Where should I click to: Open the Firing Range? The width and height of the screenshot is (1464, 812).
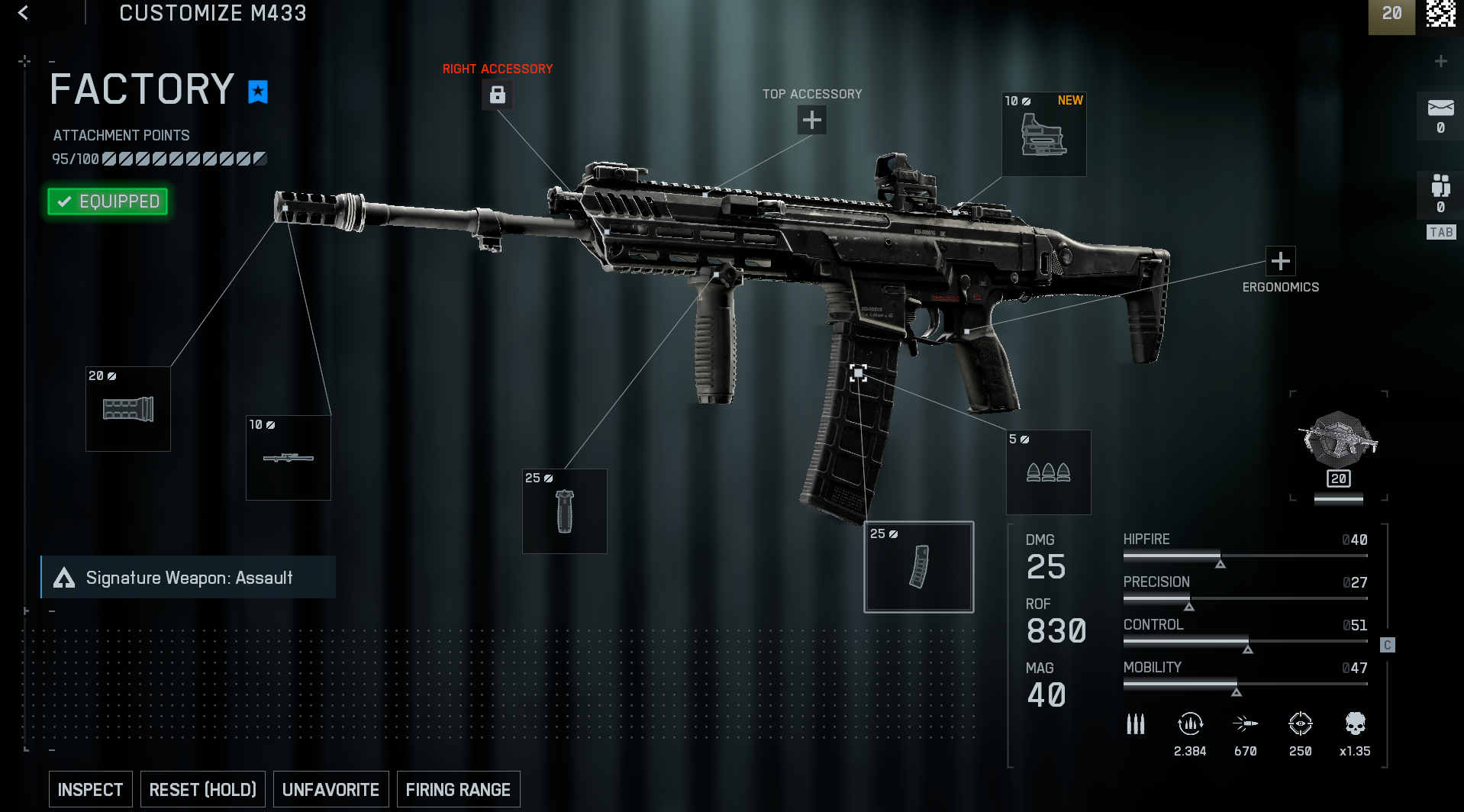coord(458,790)
